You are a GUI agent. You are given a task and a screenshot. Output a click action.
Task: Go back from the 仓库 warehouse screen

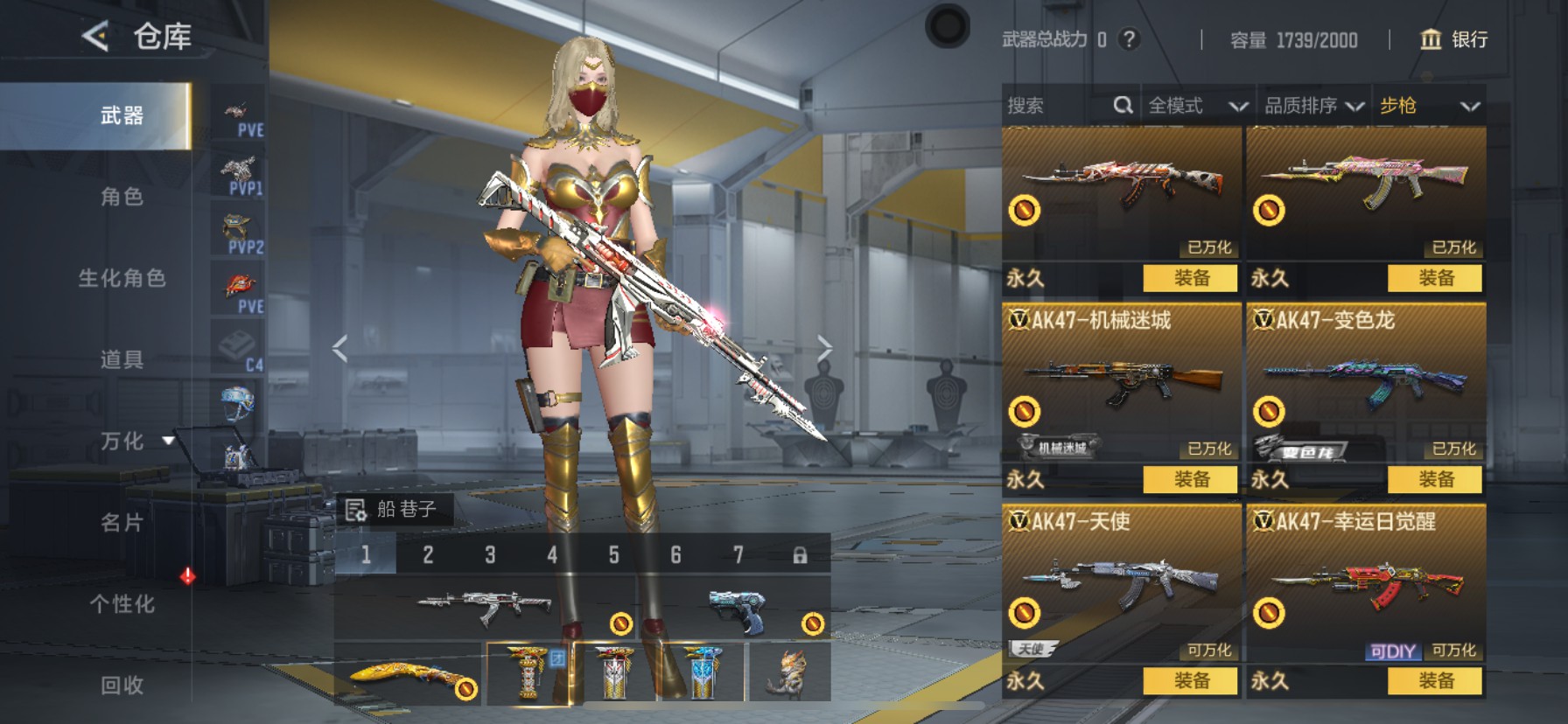[95, 37]
